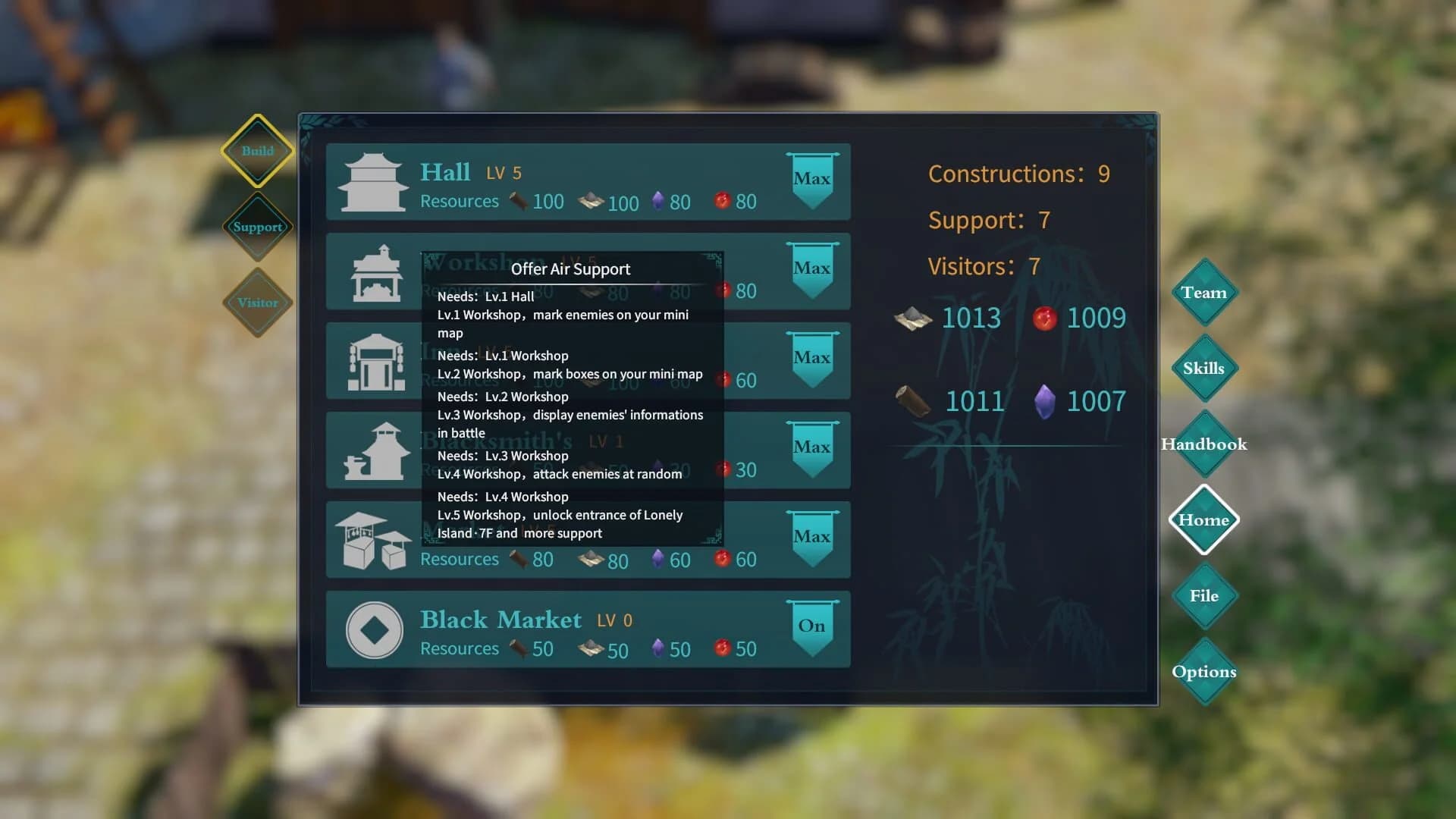Image resolution: width=1456 pixels, height=819 pixels.
Task: Click the red gem resource icon showing 1009
Action: (1044, 318)
